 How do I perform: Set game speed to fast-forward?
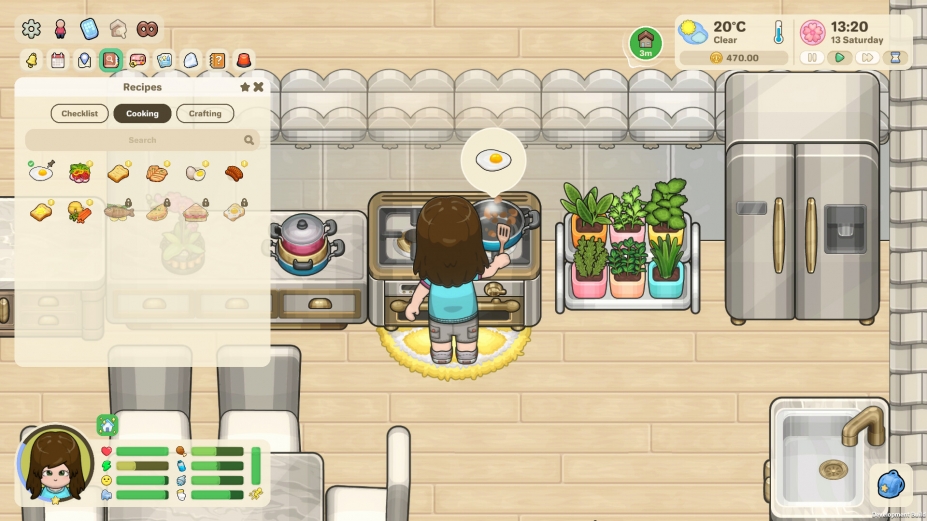coord(867,58)
